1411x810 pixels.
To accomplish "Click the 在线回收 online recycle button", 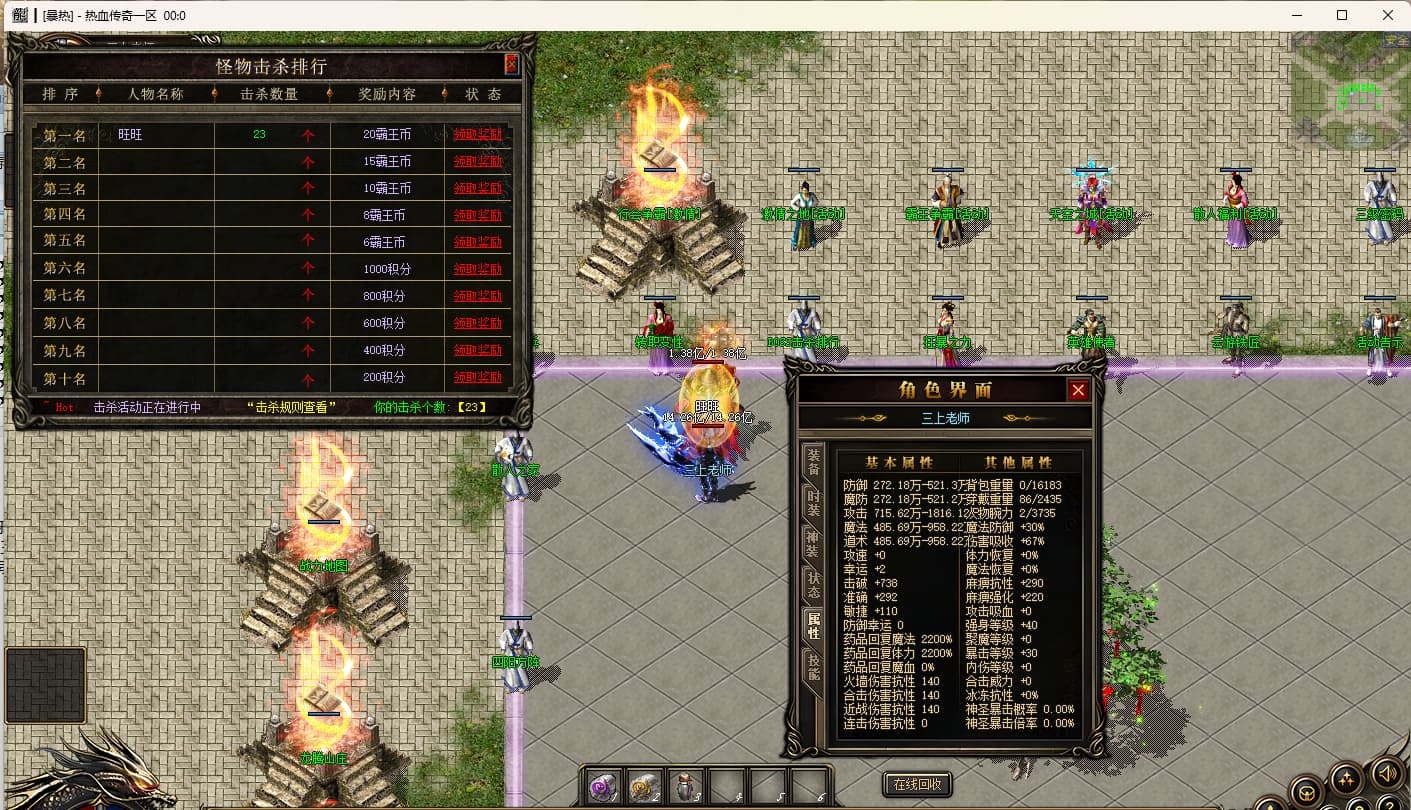I will tap(917, 785).
